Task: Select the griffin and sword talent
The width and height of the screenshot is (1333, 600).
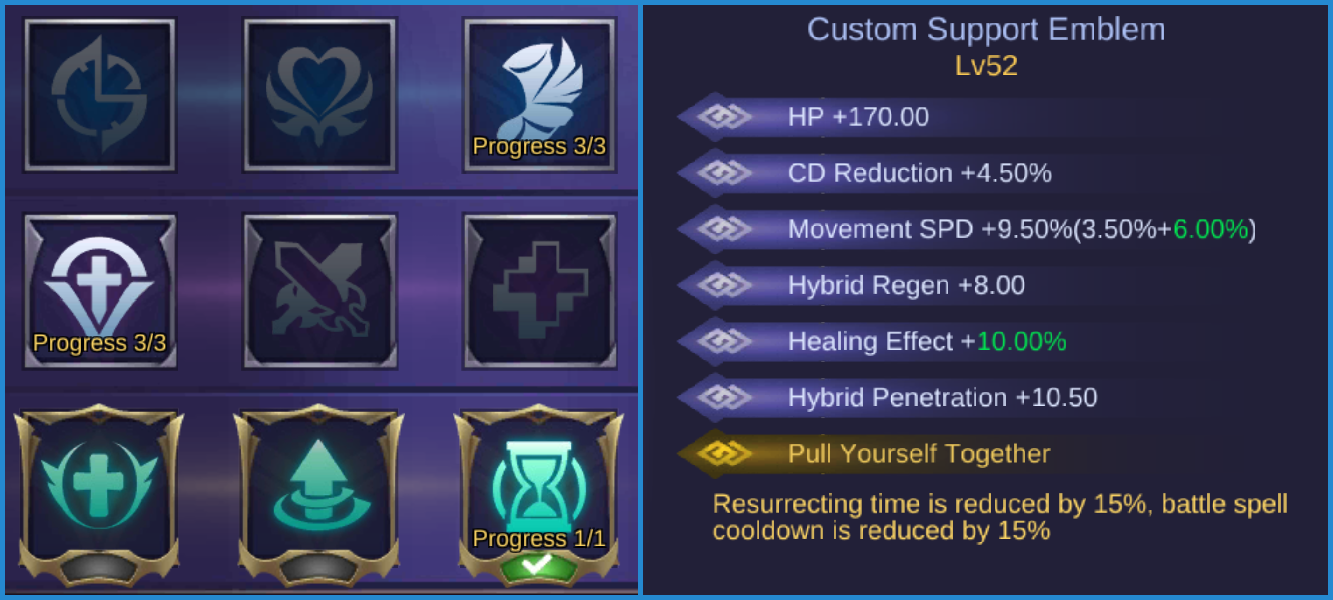Action: [319, 291]
